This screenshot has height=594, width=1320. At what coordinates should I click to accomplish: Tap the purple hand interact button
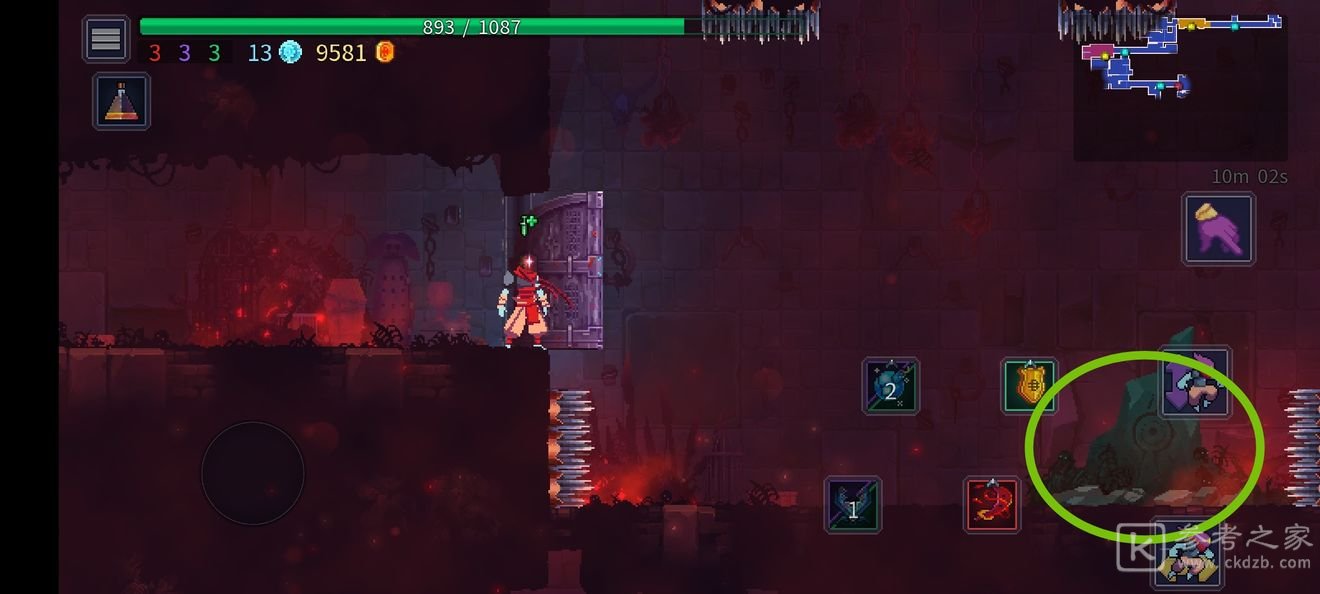(1218, 229)
